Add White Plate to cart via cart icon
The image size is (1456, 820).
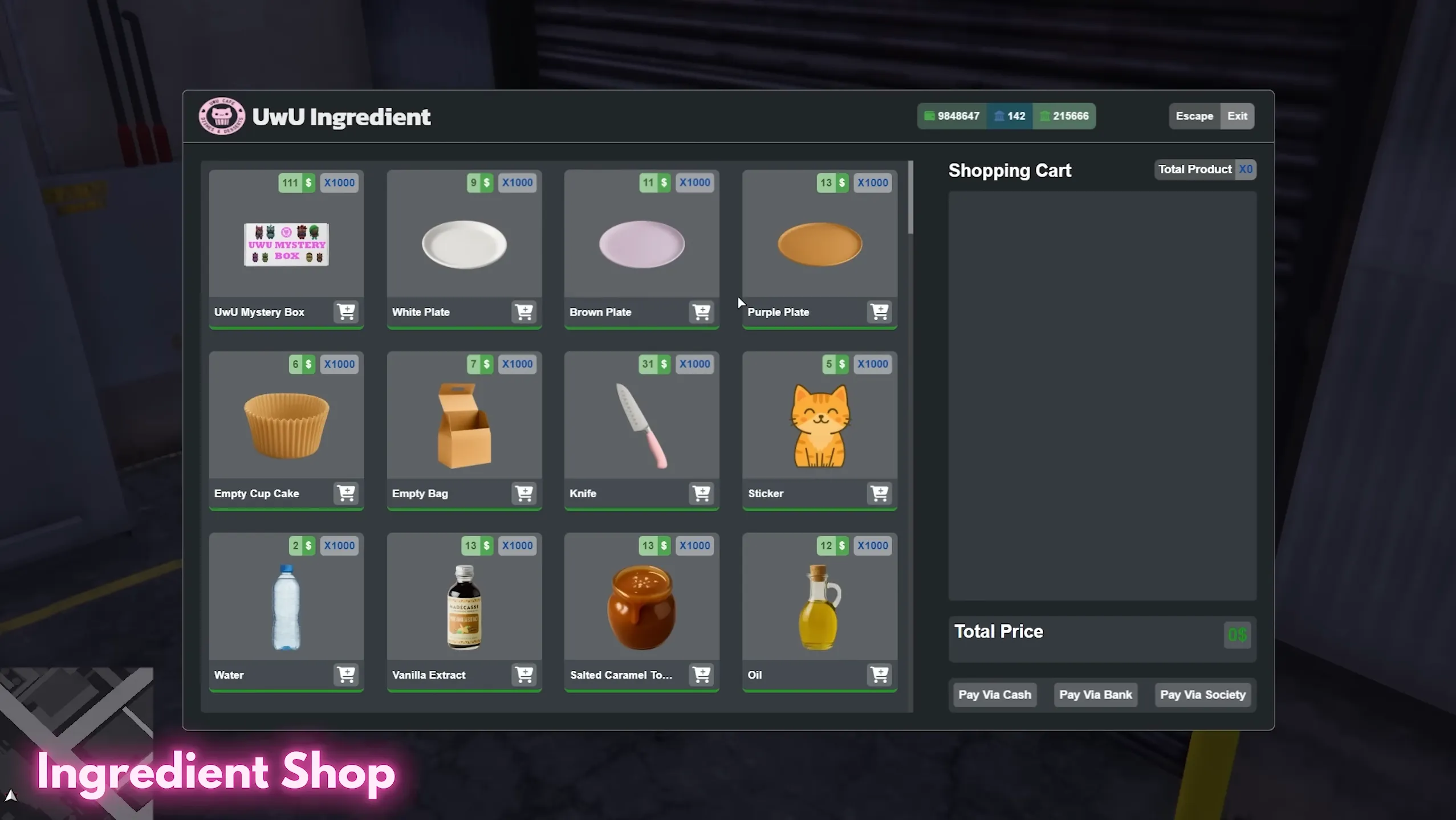(x=523, y=312)
